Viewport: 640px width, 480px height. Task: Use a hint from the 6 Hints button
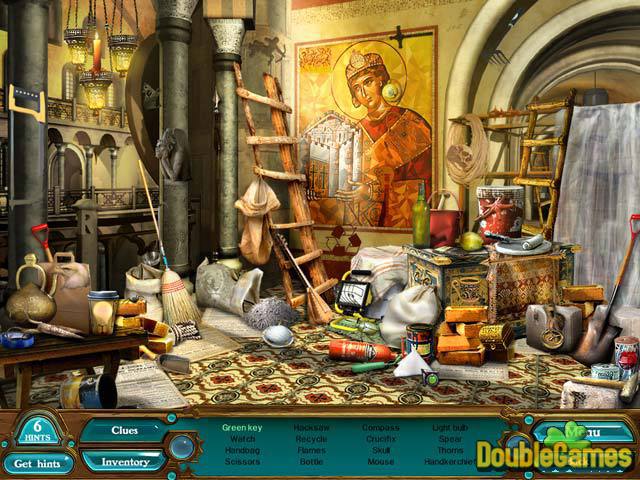point(34,429)
